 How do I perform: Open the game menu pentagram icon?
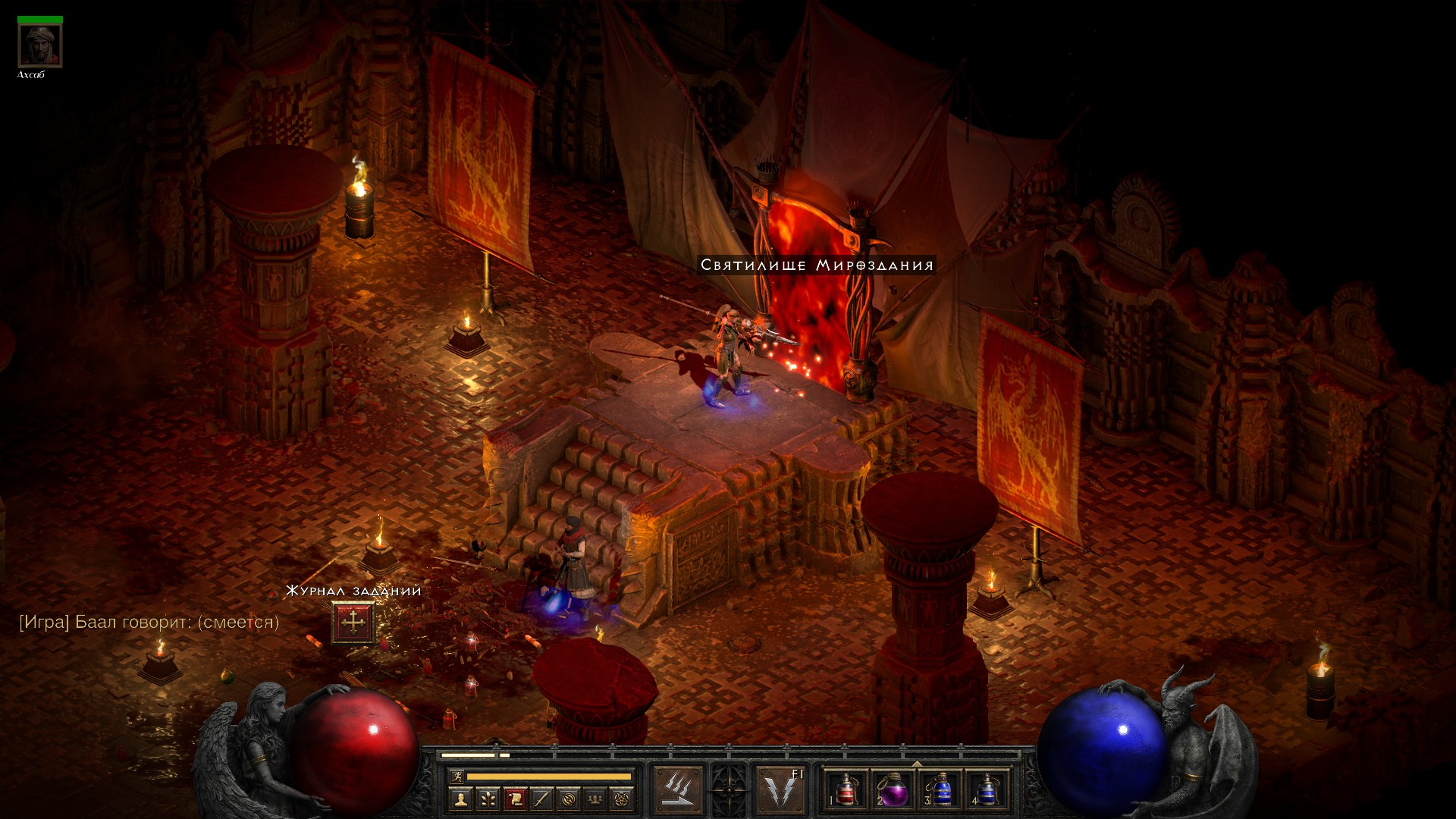(623, 799)
